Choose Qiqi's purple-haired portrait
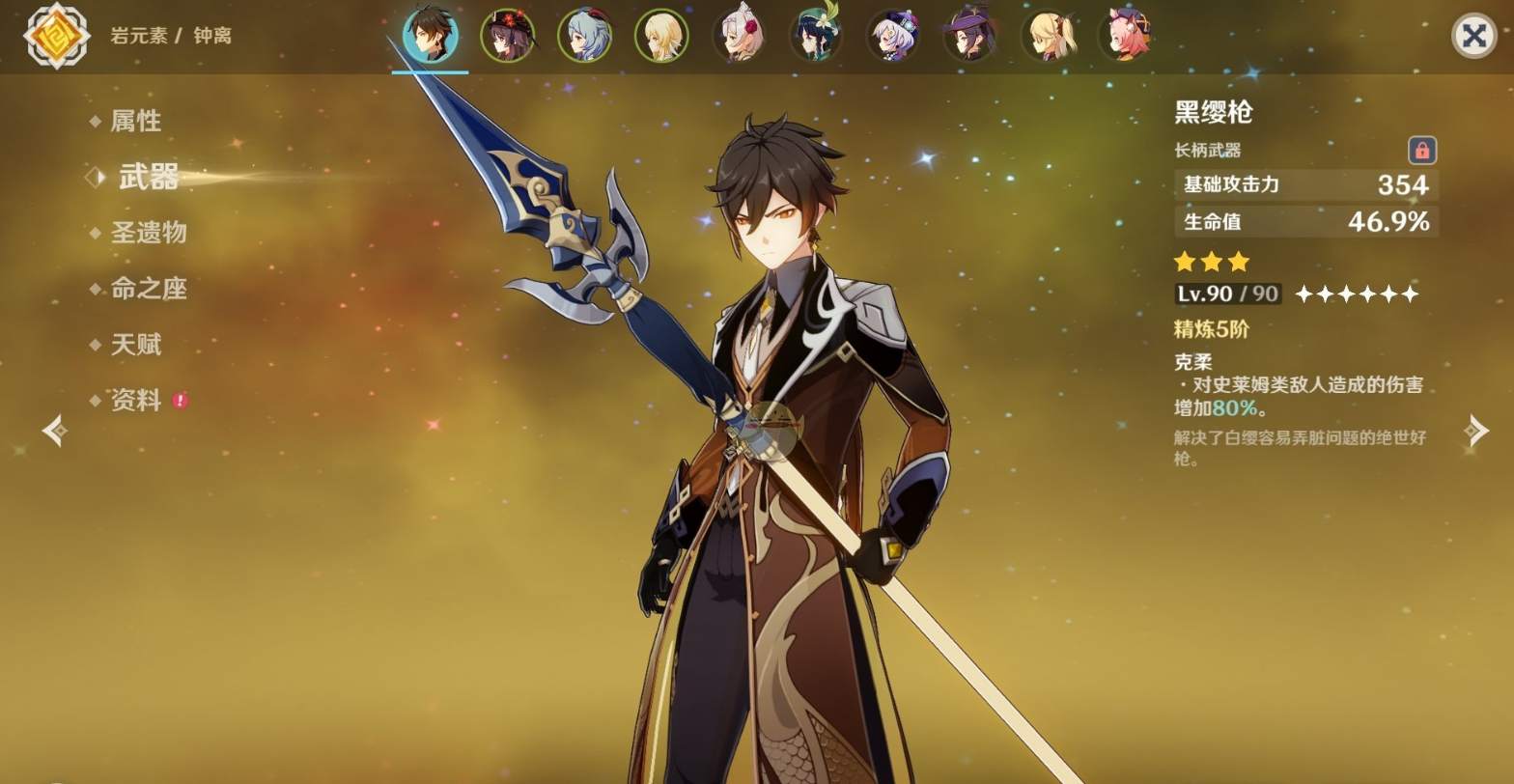The height and width of the screenshot is (784, 1514). click(893, 36)
